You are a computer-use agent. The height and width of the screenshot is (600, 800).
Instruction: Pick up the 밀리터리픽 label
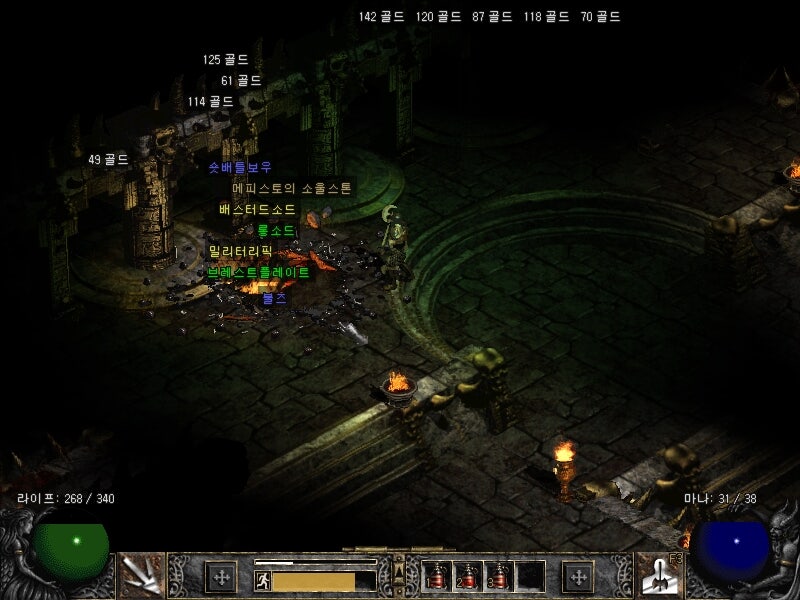coord(240,251)
